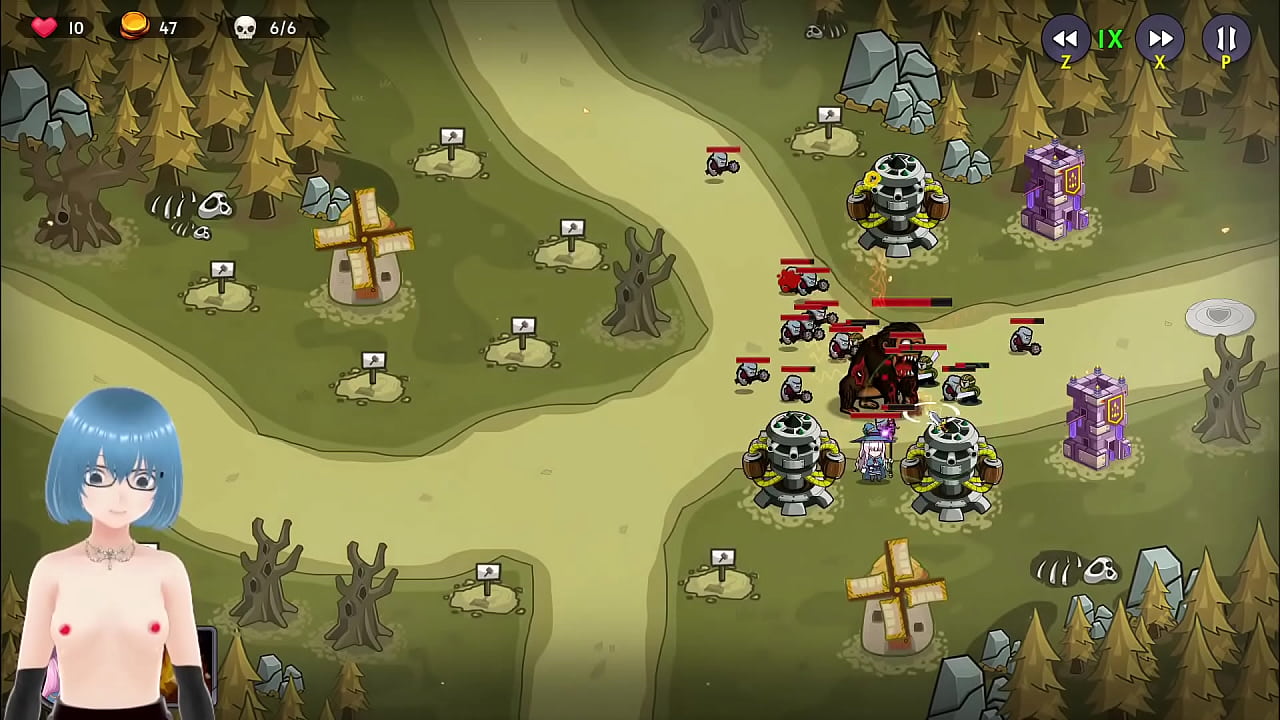Click the rewind speed button labeled Z
The image size is (1280, 720).
pos(1066,39)
